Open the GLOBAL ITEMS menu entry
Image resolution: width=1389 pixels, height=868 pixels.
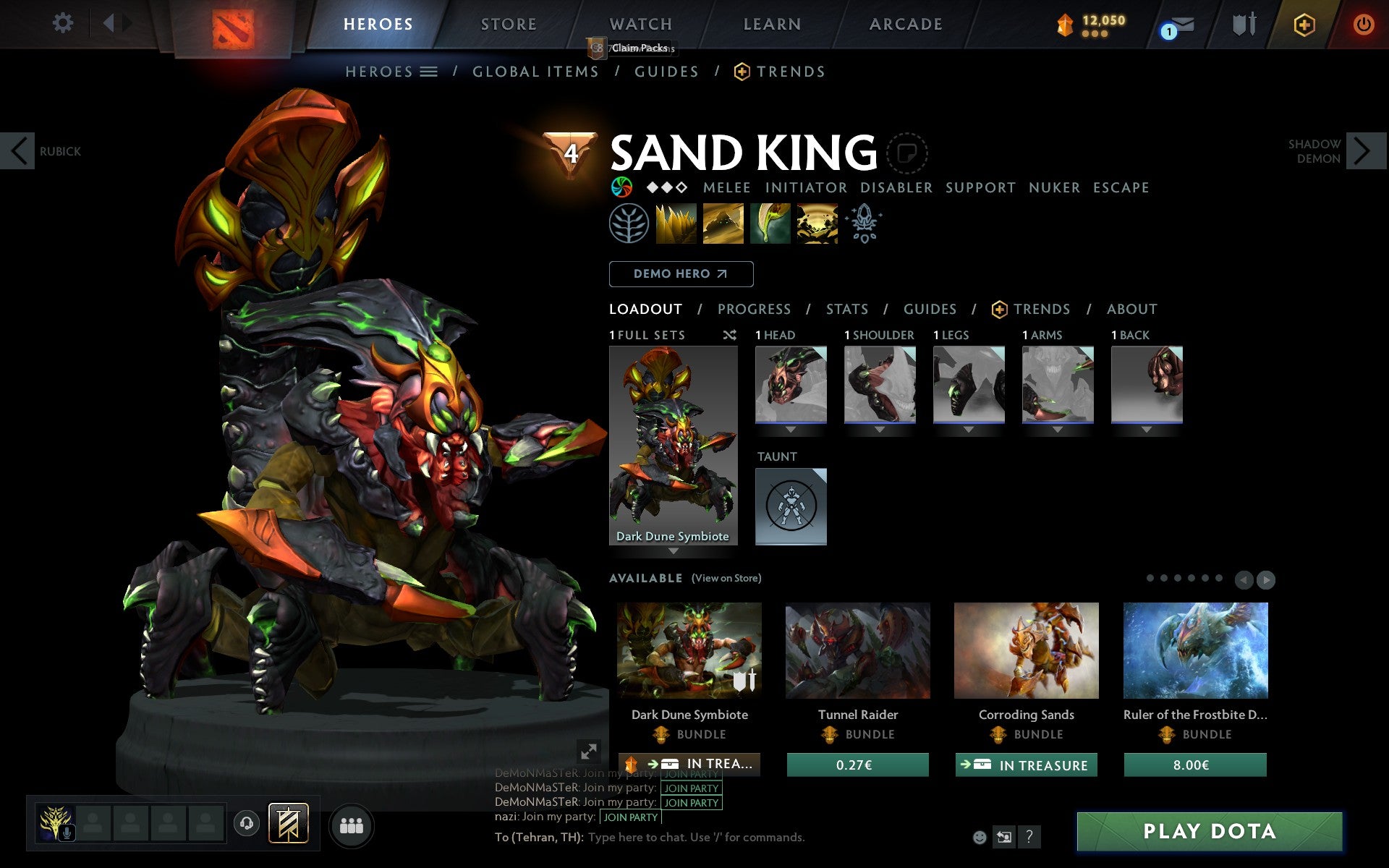[535, 71]
